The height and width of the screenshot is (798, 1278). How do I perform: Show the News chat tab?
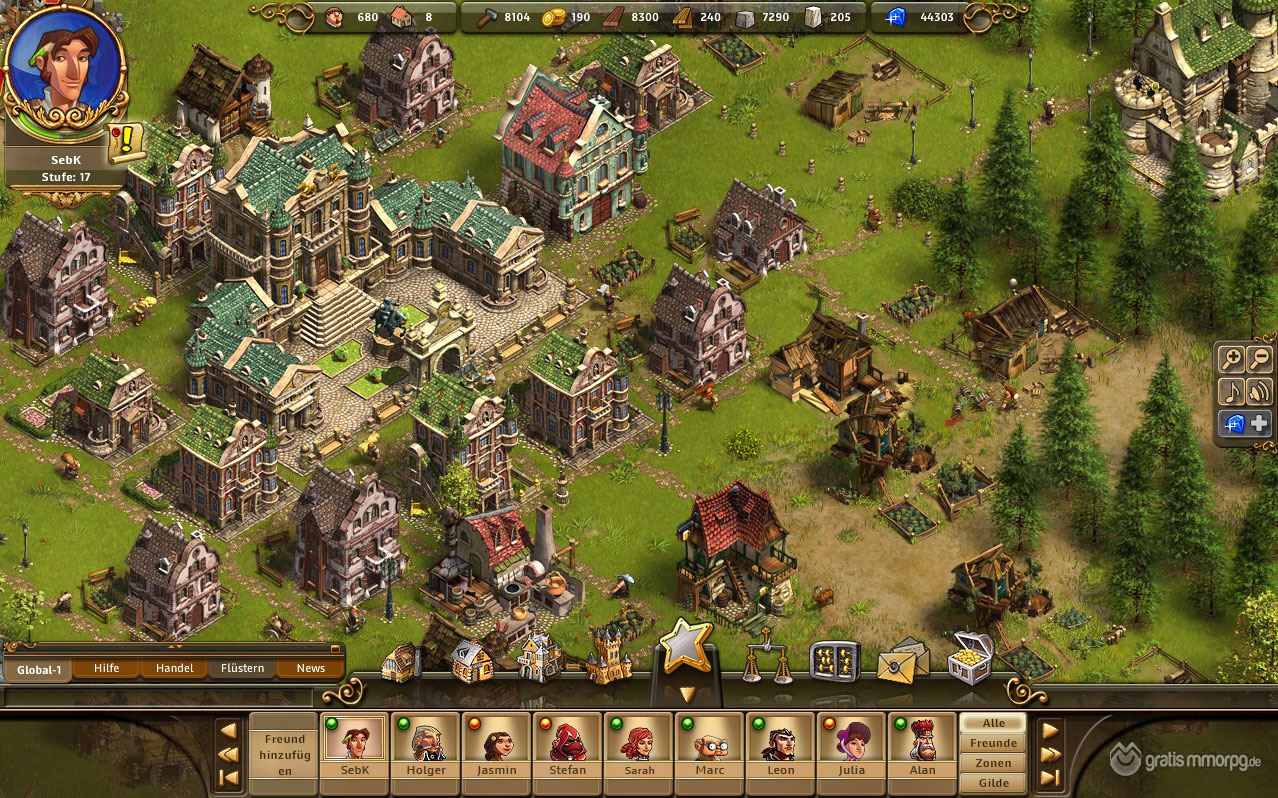tap(310, 668)
